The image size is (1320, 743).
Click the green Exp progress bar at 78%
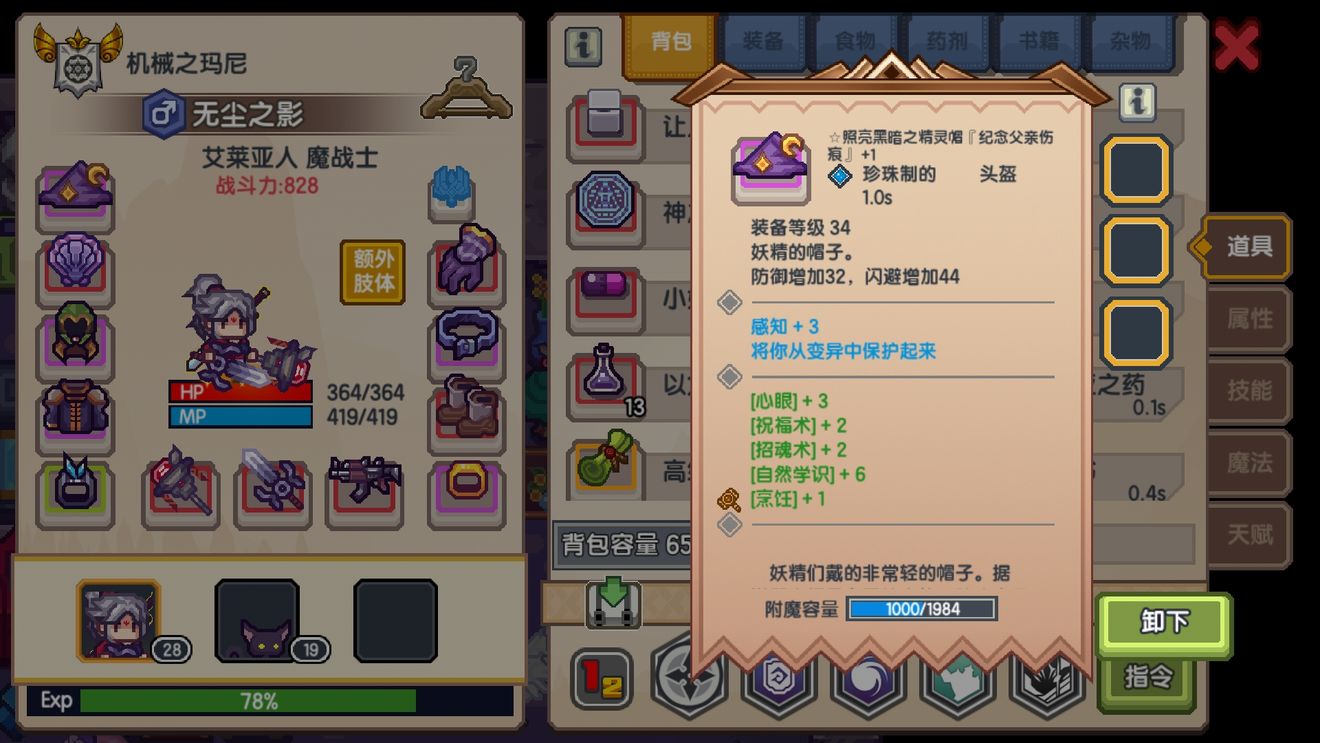coord(250,701)
